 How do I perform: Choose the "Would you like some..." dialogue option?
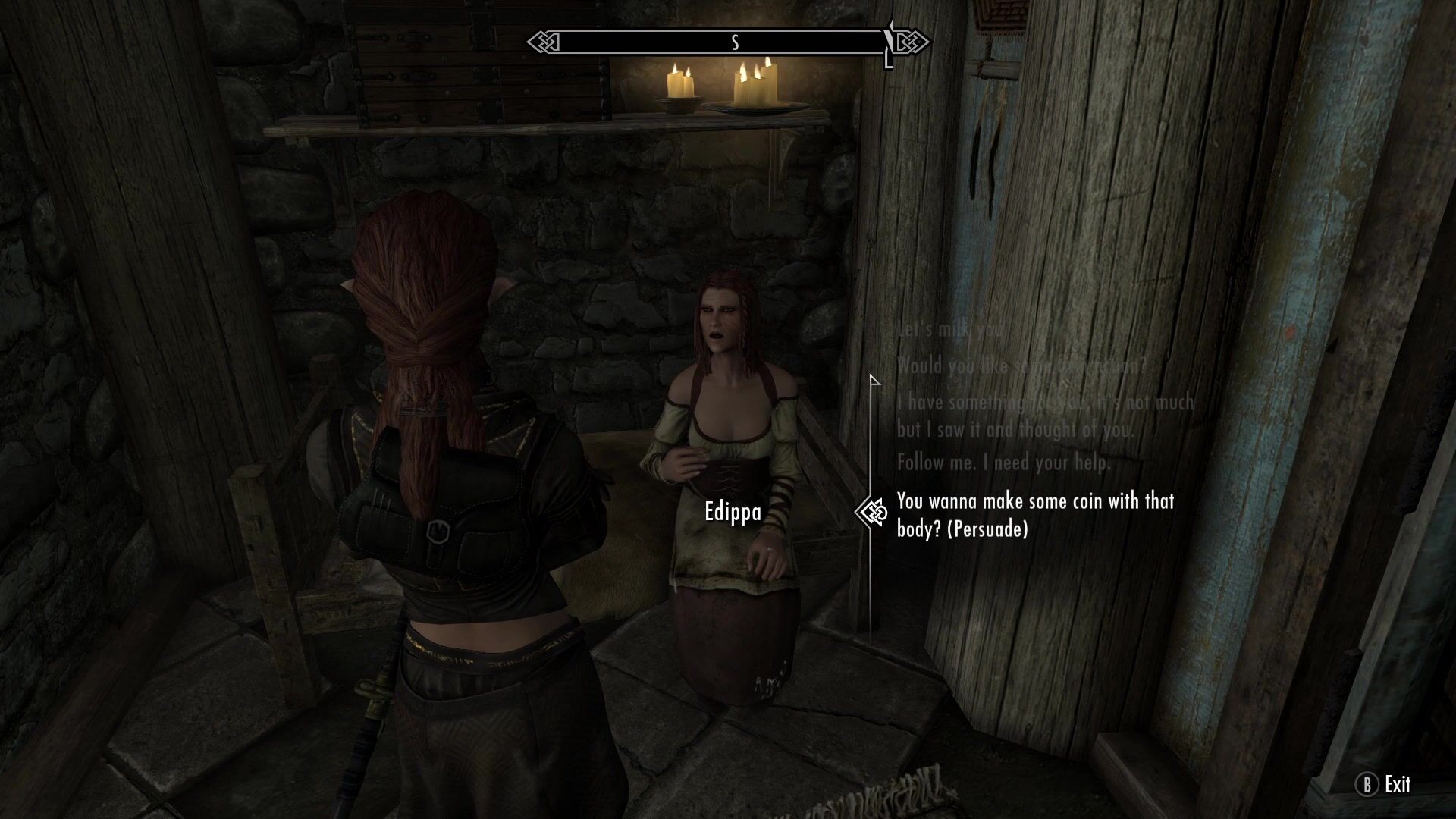[1021, 366]
